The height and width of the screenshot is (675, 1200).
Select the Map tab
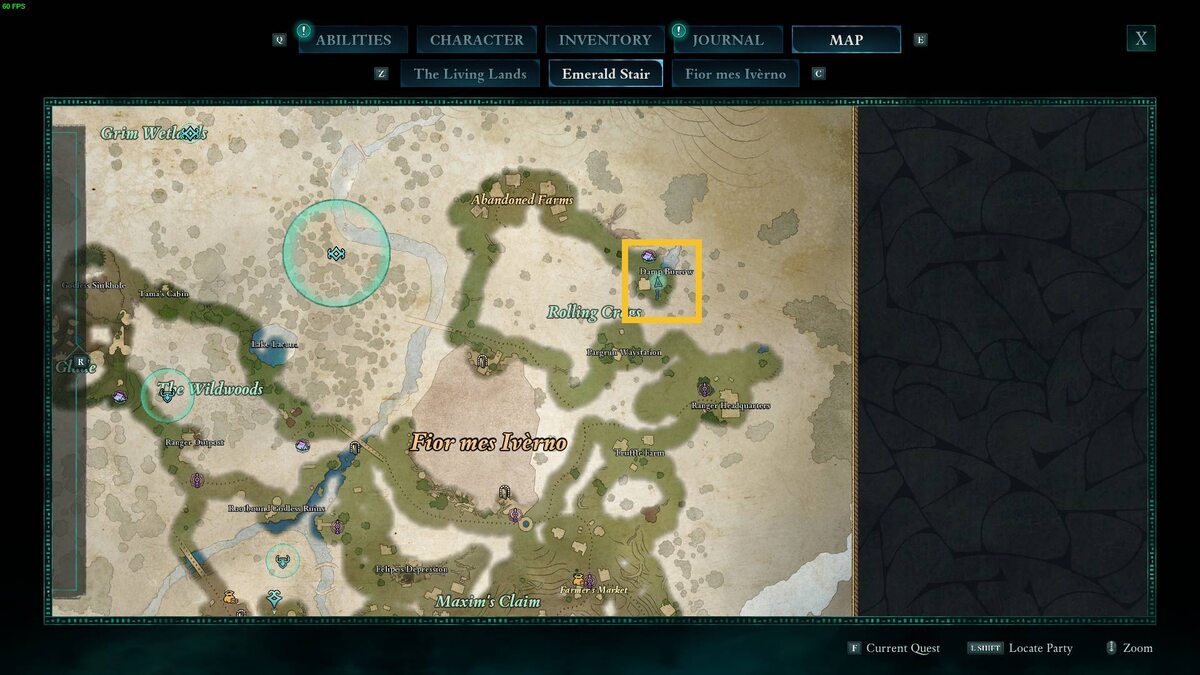pyautogui.click(x=845, y=40)
